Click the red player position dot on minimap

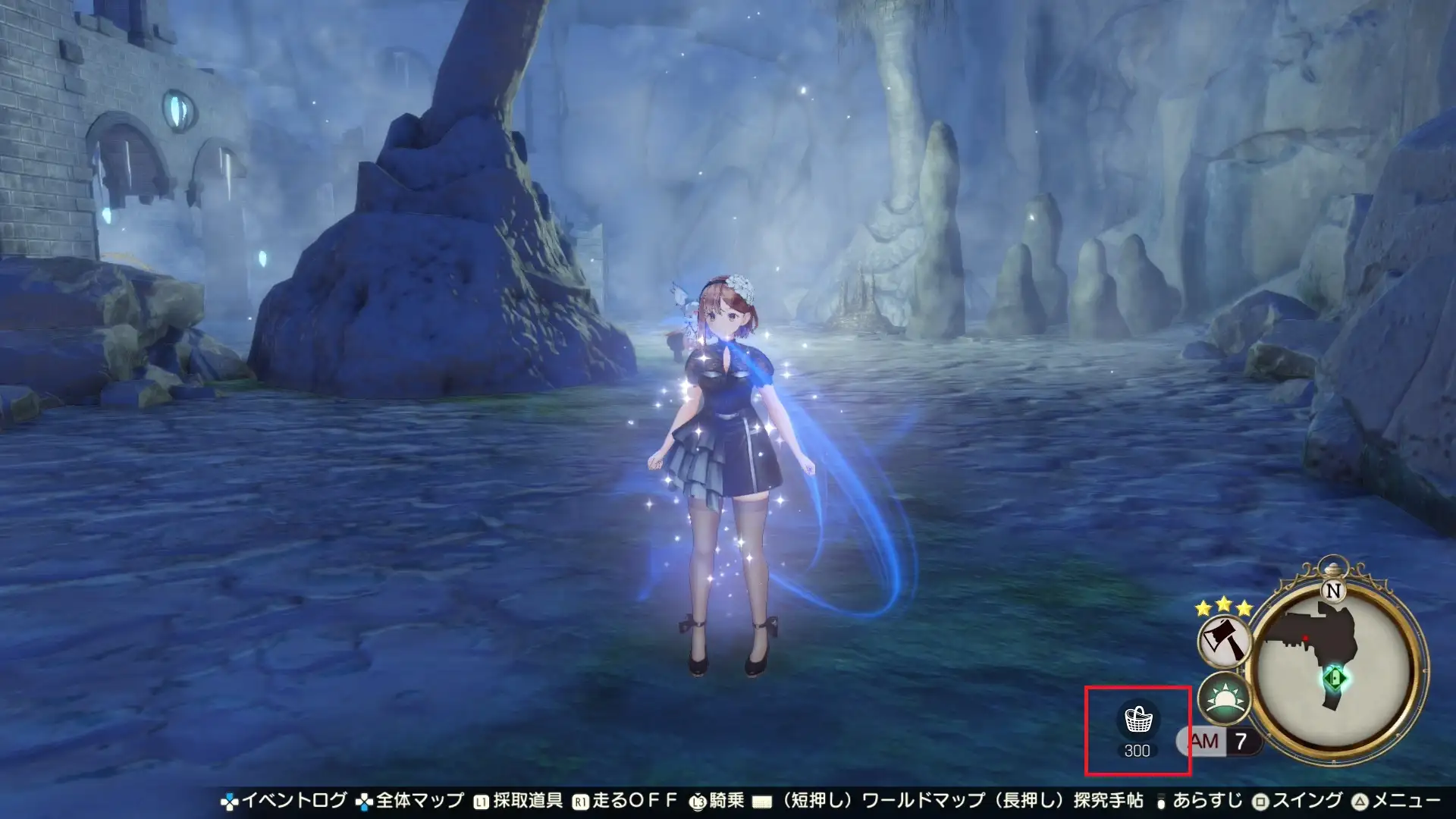(x=1307, y=637)
